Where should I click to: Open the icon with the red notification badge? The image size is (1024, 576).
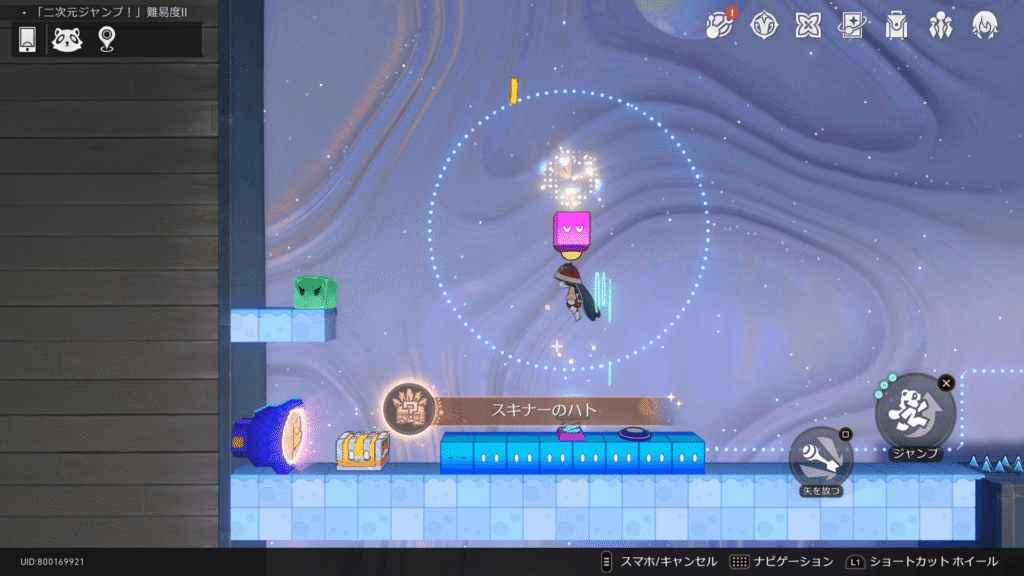point(719,25)
